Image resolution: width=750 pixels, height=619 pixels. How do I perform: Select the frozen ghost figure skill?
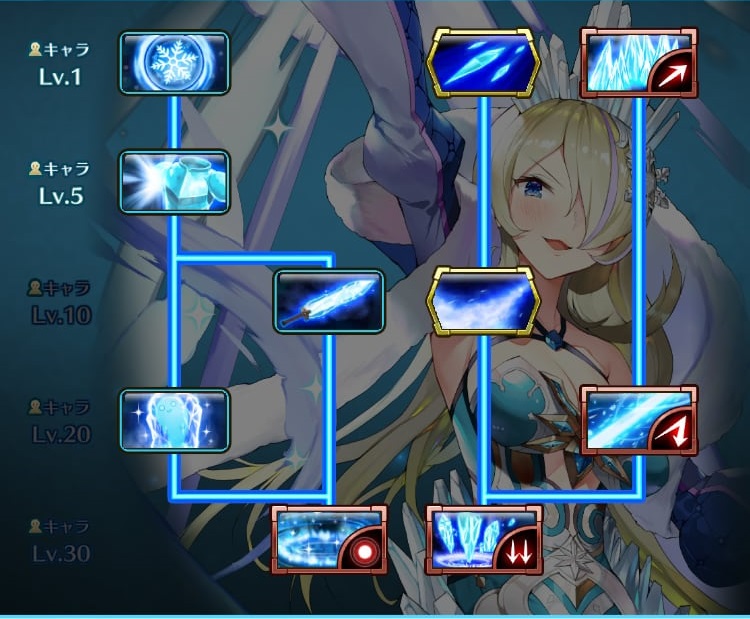[174, 419]
